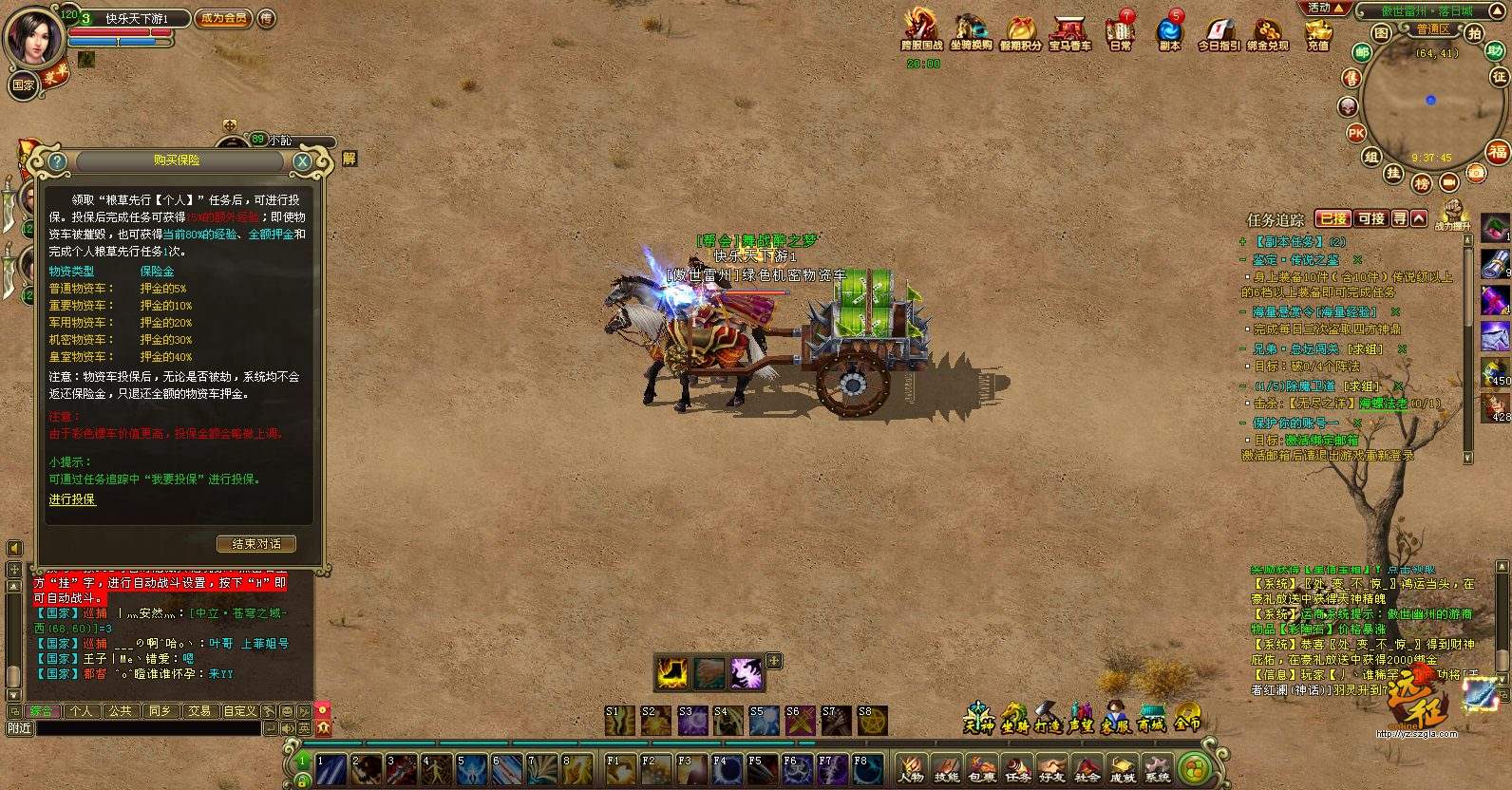Switch chat to the 交易 tab
The image size is (1512, 790).
pos(198,711)
